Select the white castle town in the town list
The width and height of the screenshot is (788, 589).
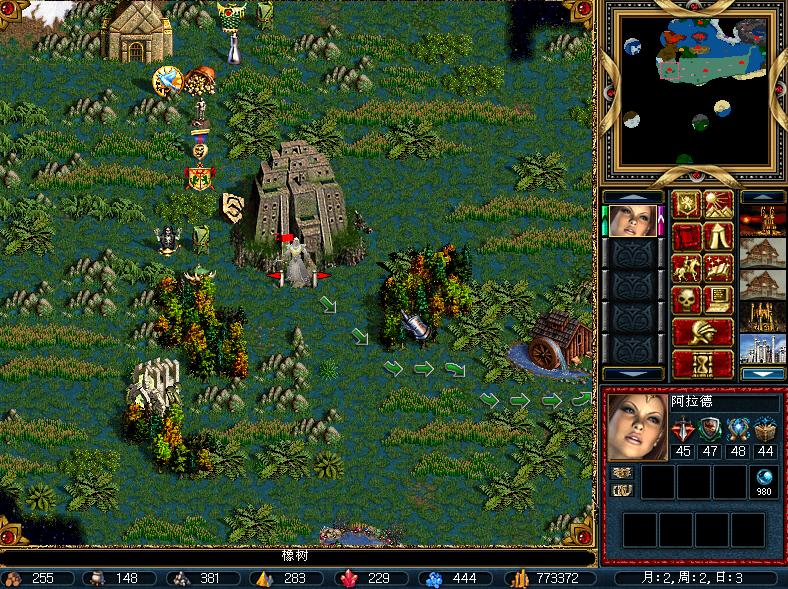pos(762,349)
